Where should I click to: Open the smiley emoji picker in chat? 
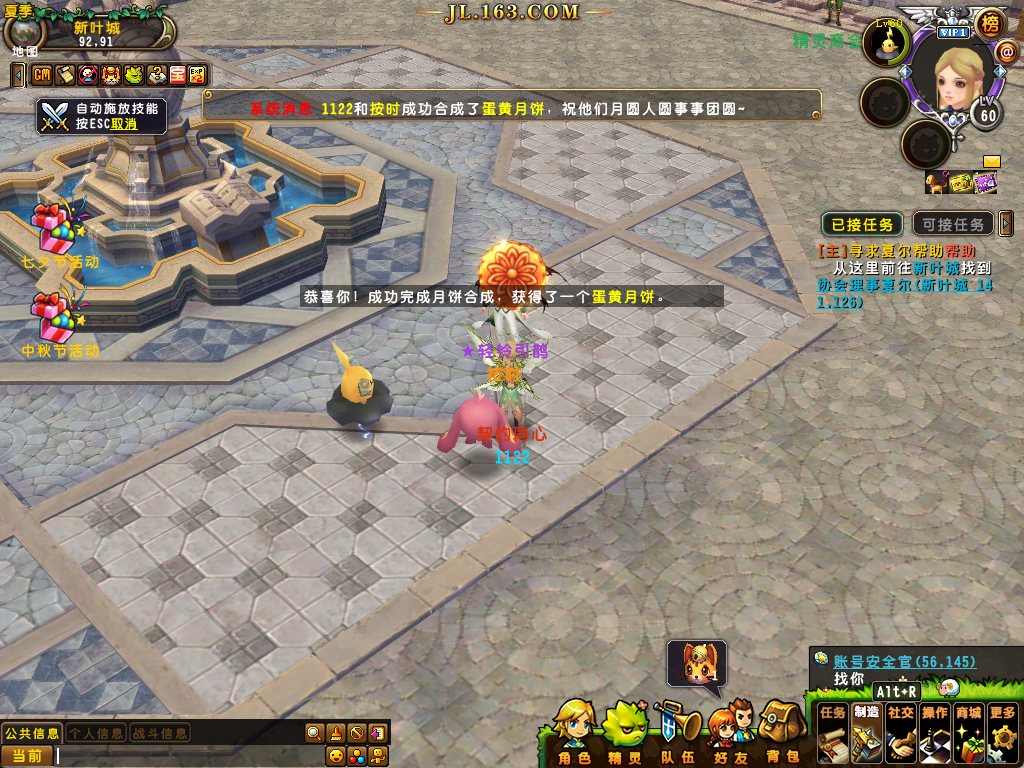336,756
